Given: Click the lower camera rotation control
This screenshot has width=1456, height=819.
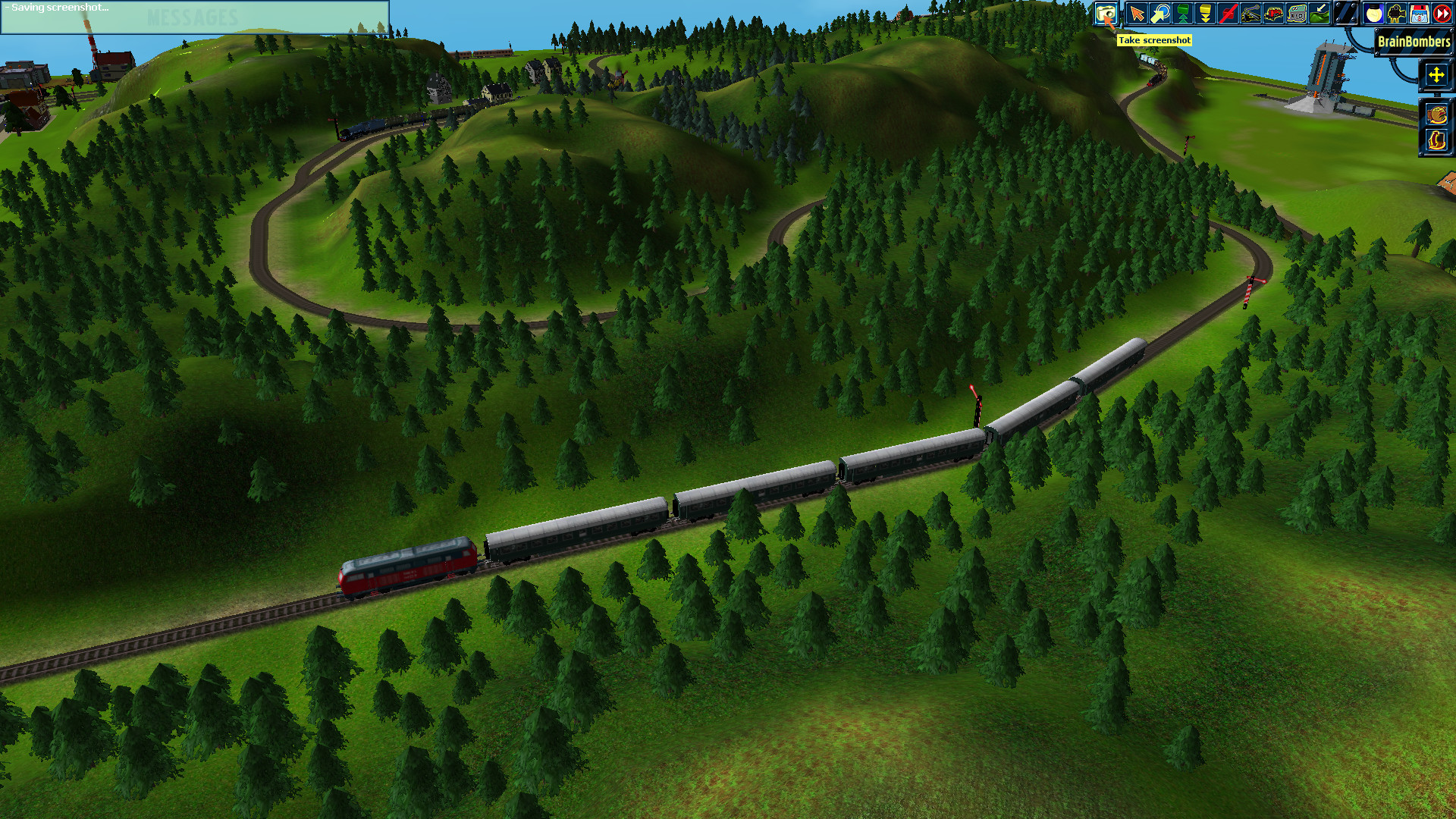Looking at the screenshot, I should 1436,140.
